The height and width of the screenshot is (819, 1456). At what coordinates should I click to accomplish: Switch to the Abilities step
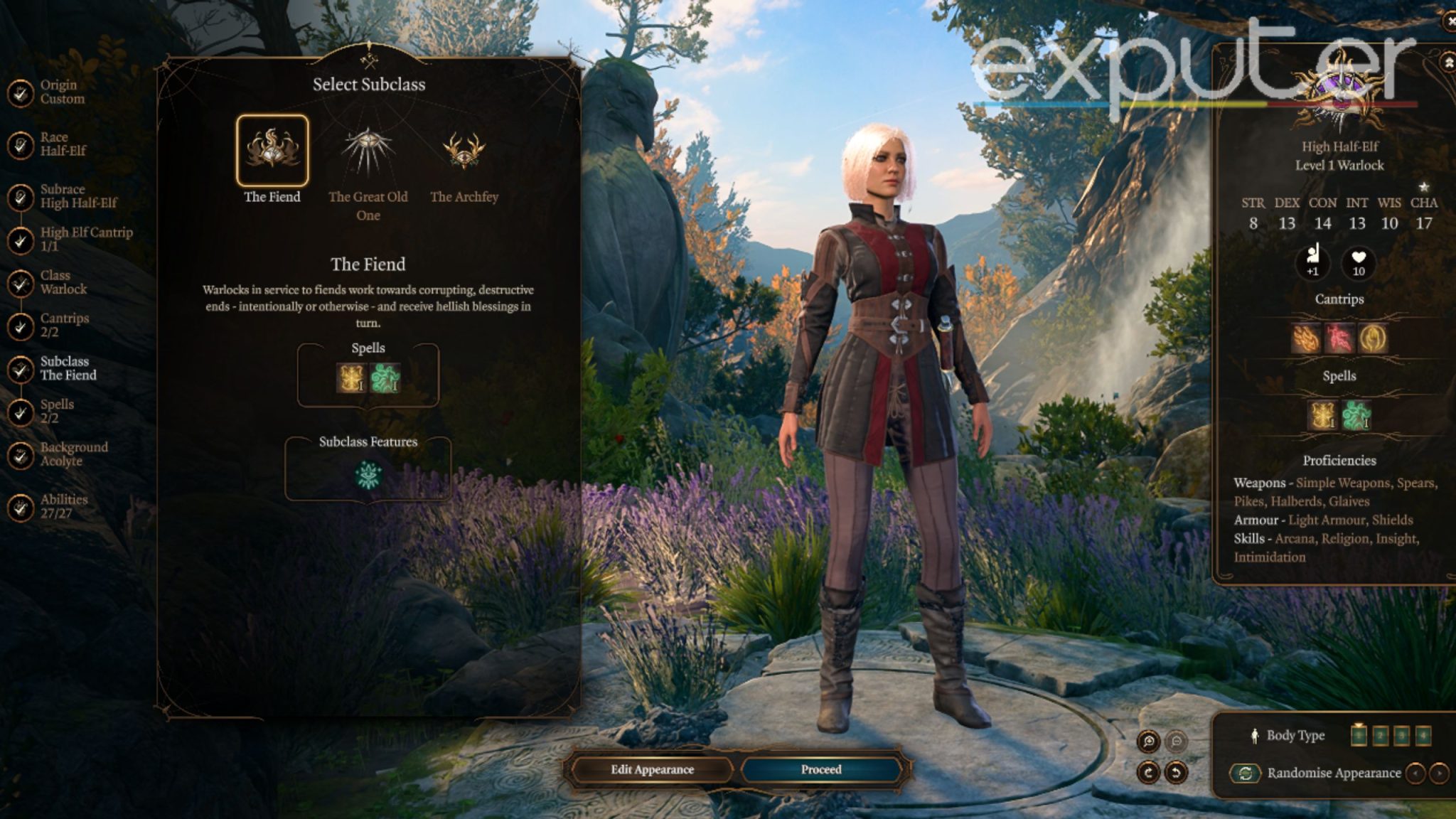[x=63, y=506]
